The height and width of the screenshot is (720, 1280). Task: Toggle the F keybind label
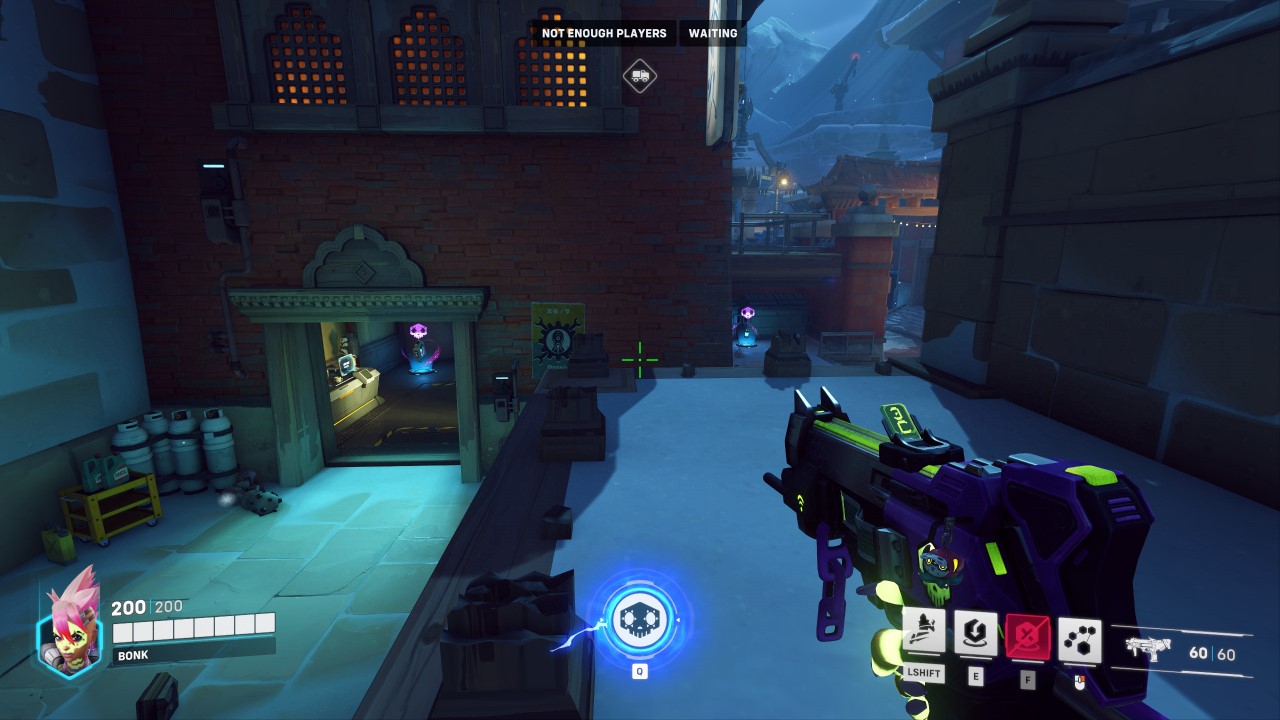[x=1026, y=679]
